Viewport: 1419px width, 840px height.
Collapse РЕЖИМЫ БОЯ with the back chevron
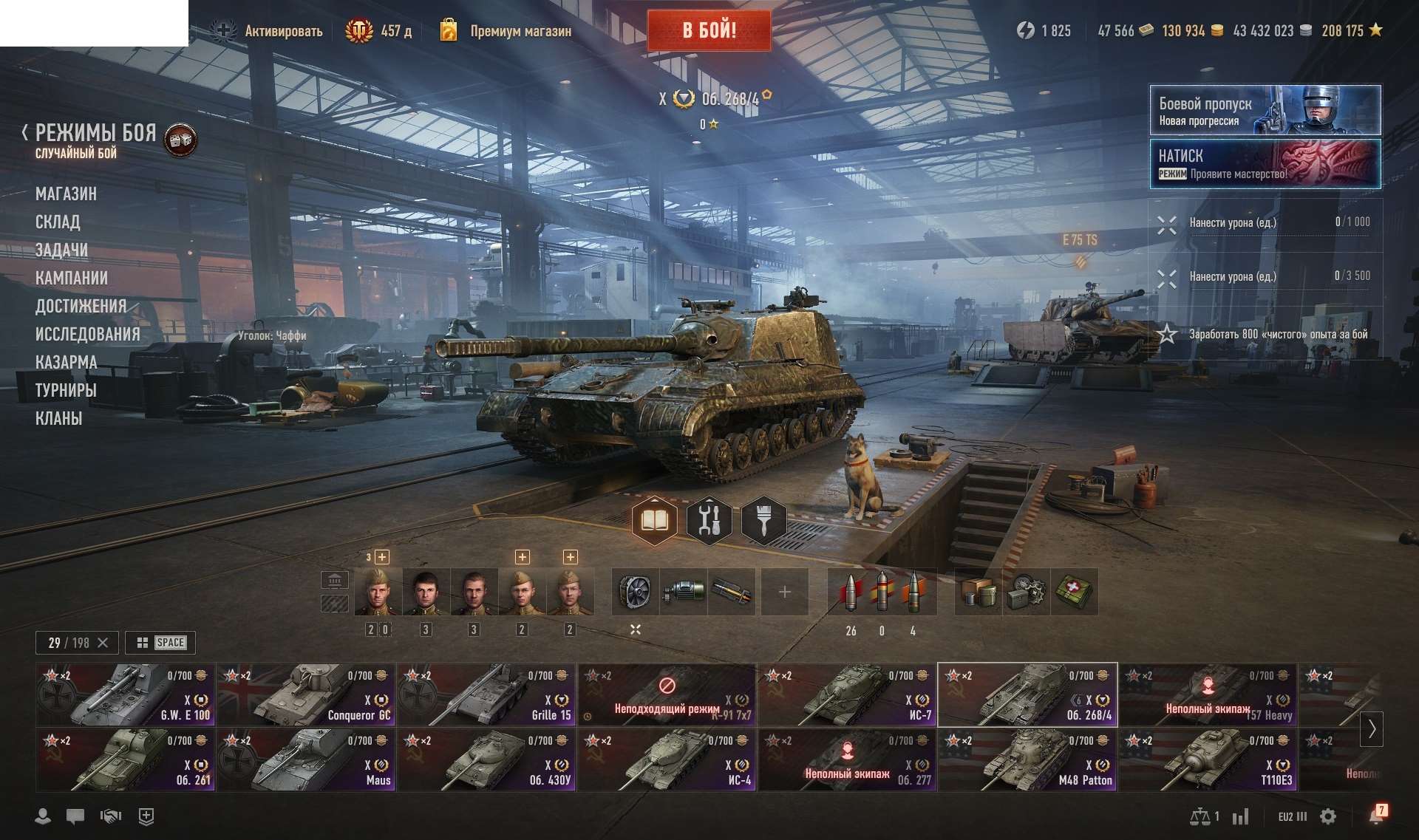click(x=25, y=133)
